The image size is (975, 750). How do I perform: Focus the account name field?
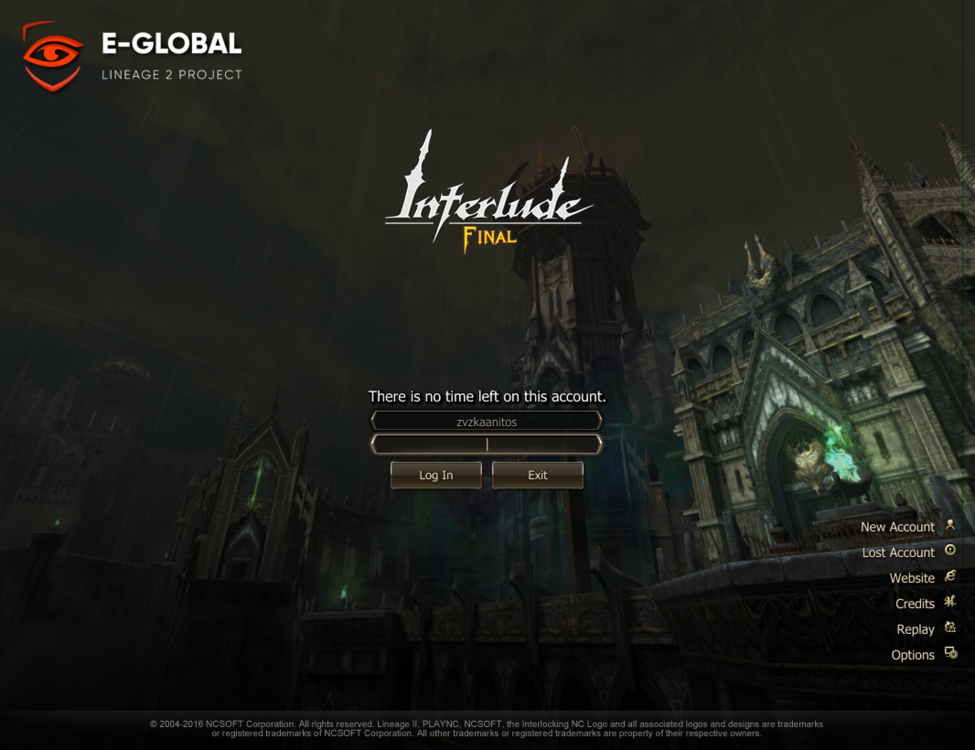point(486,421)
